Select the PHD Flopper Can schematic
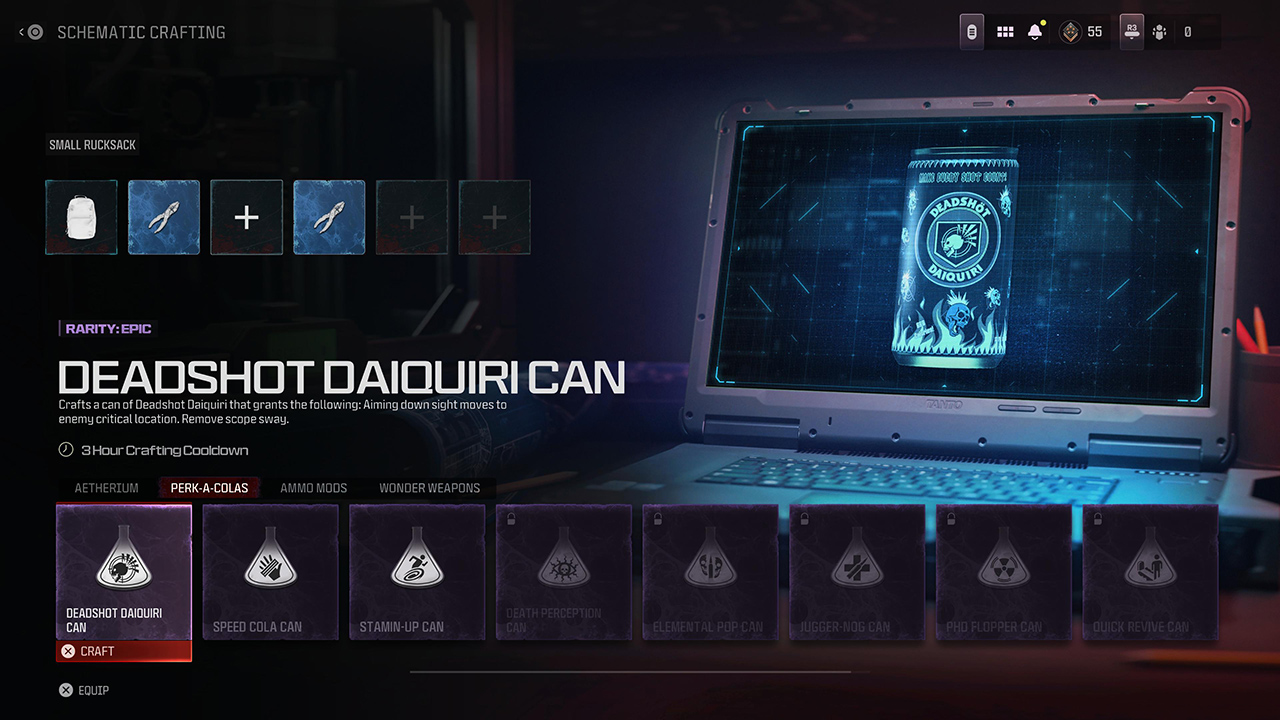Viewport: 1280px width, 720px height. [x=1003, y=570]
